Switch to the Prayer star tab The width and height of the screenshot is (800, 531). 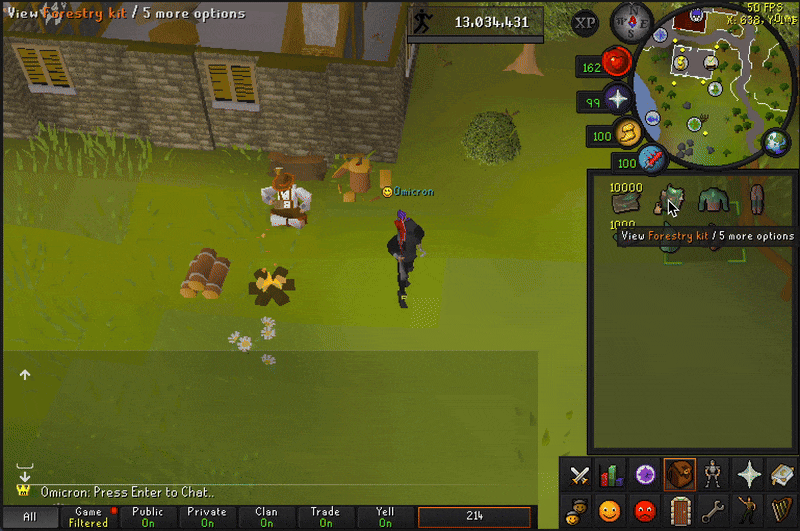(x=748, y=474)
